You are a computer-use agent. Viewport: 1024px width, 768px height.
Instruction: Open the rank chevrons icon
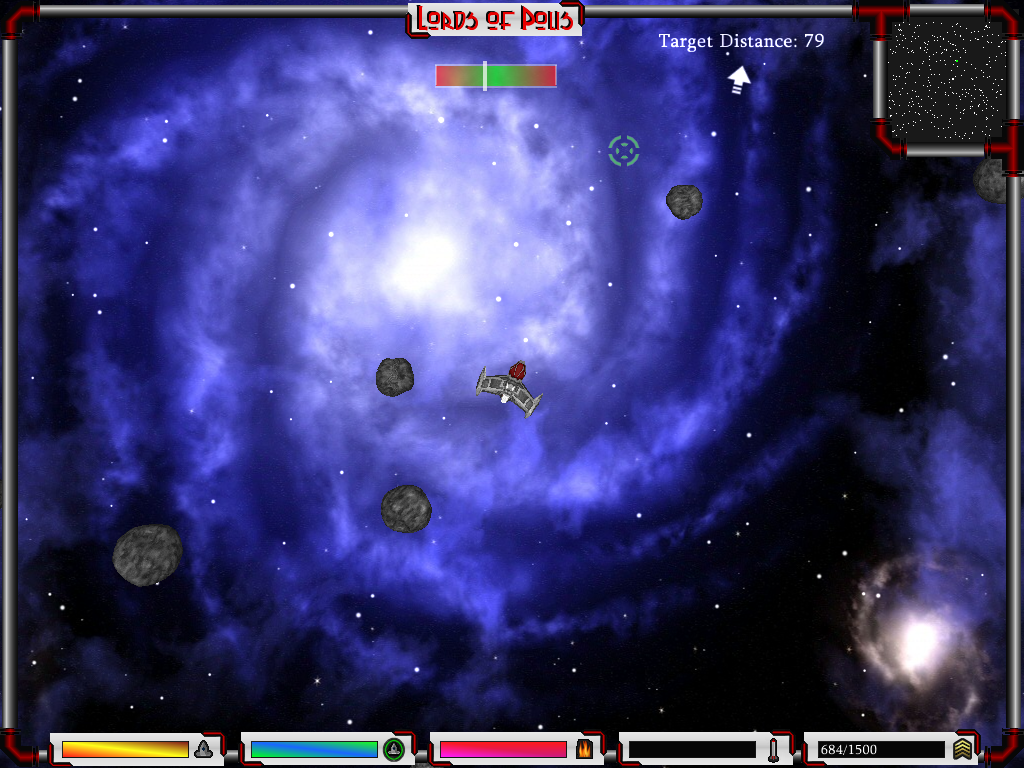[x=962, y=749]
